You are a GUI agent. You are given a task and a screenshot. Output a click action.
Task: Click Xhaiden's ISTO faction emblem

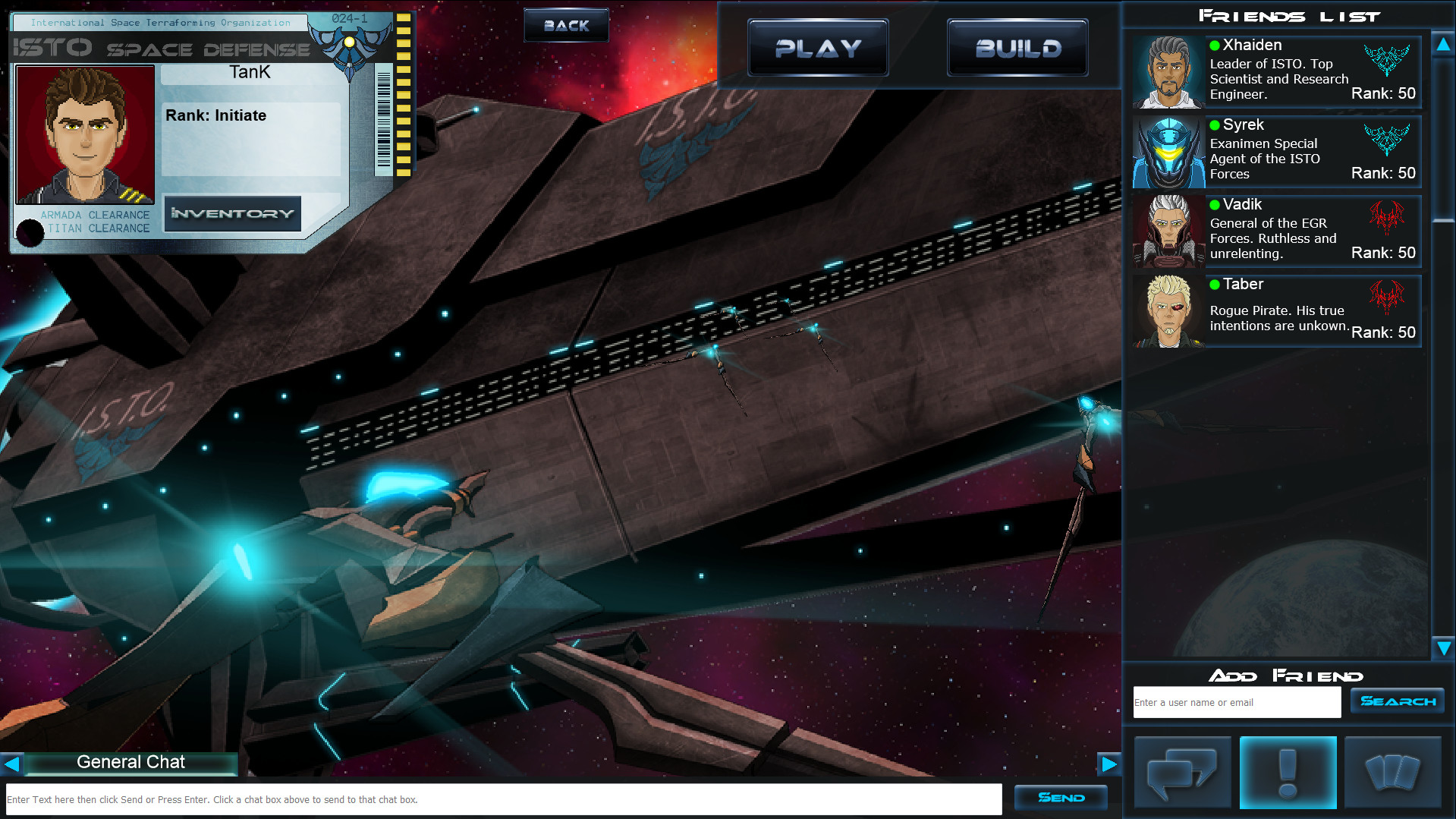1388,58
